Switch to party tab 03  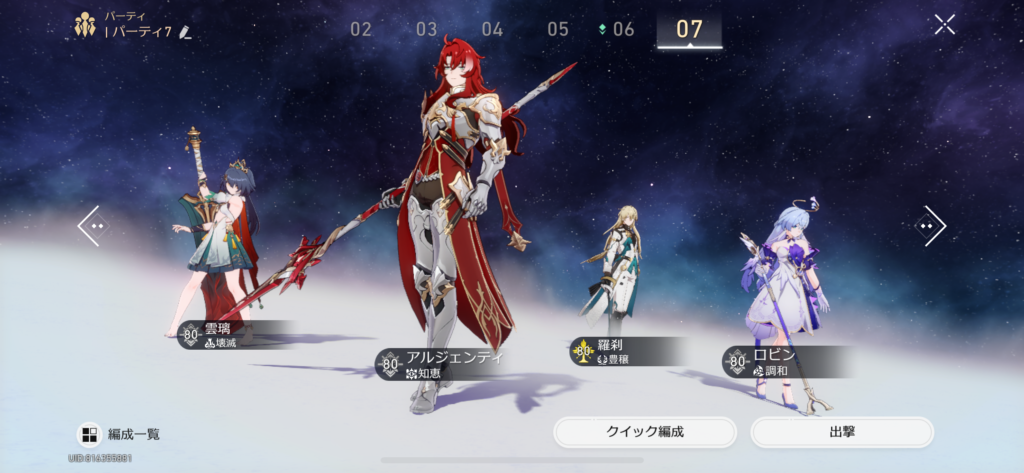click(x=427, y=29)
